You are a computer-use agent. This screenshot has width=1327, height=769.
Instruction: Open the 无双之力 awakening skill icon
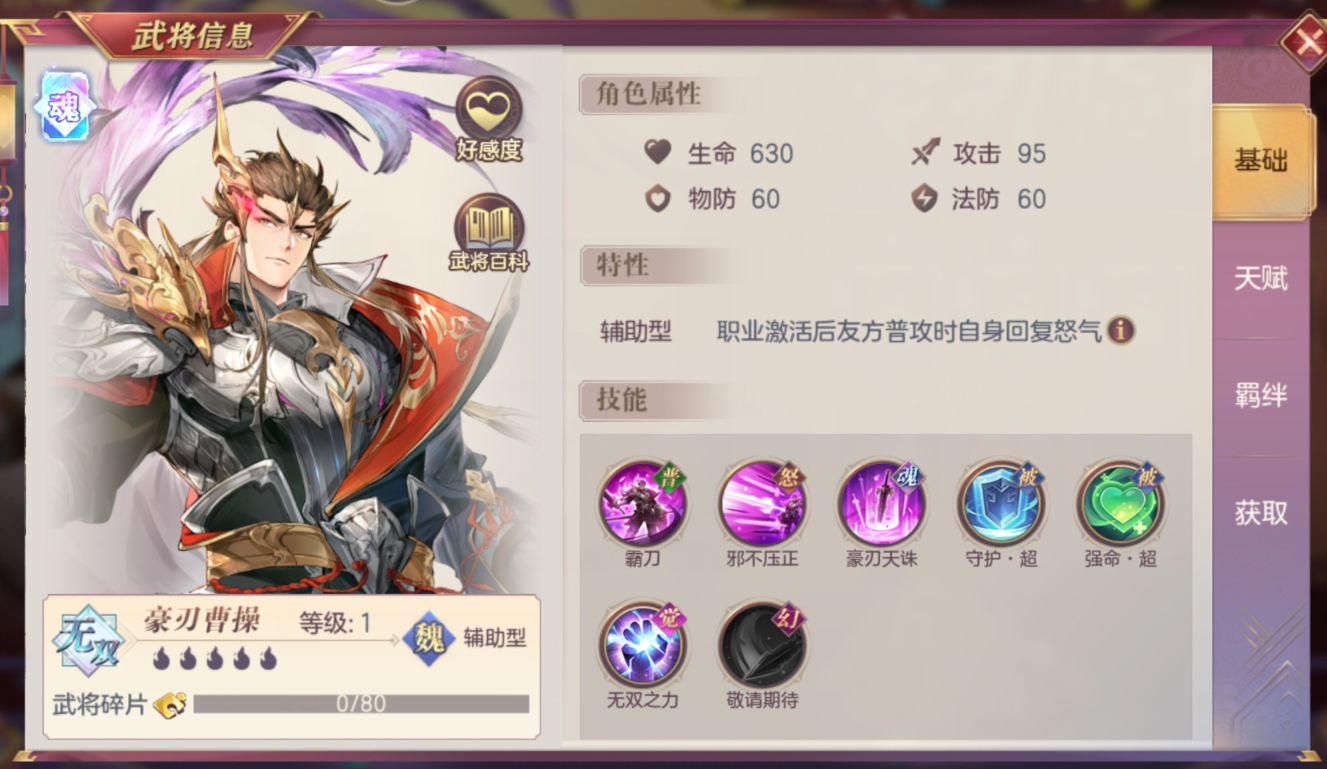point(643,647)
